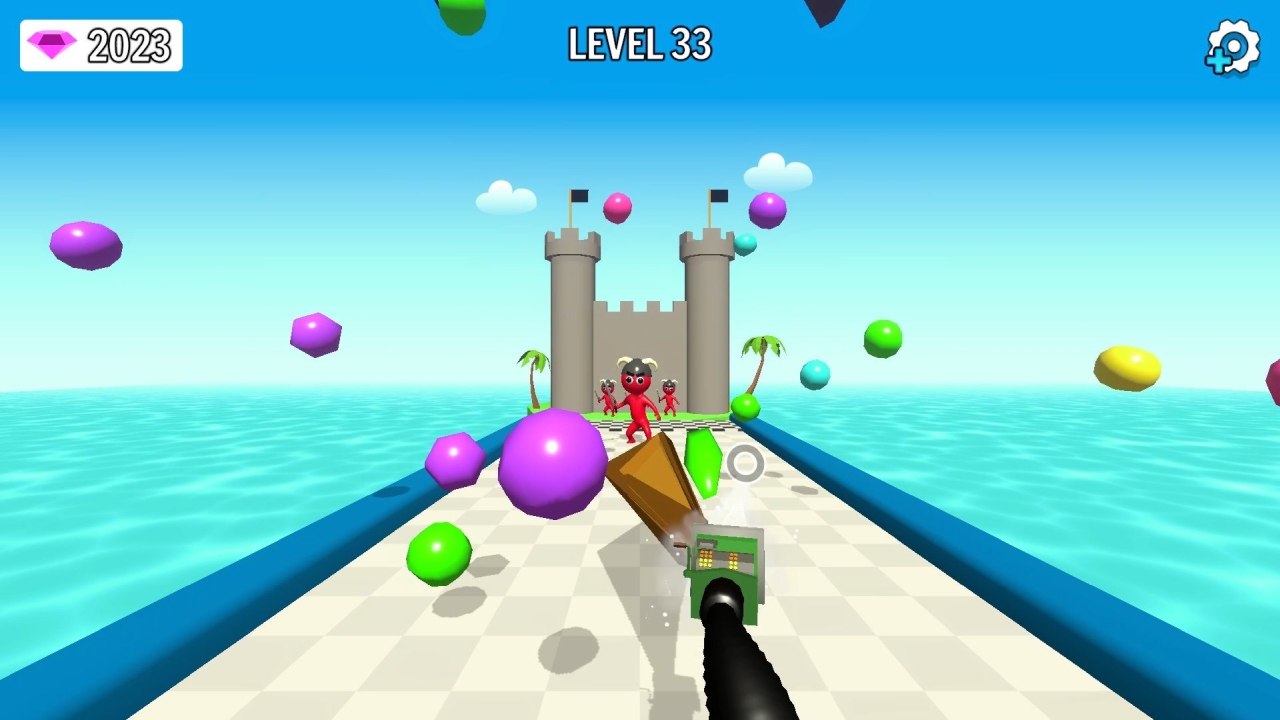The width and height of the screenshot is (1280, 720).
Task: Tap the pink ball above the castle
Action: (x=617, y=206)
